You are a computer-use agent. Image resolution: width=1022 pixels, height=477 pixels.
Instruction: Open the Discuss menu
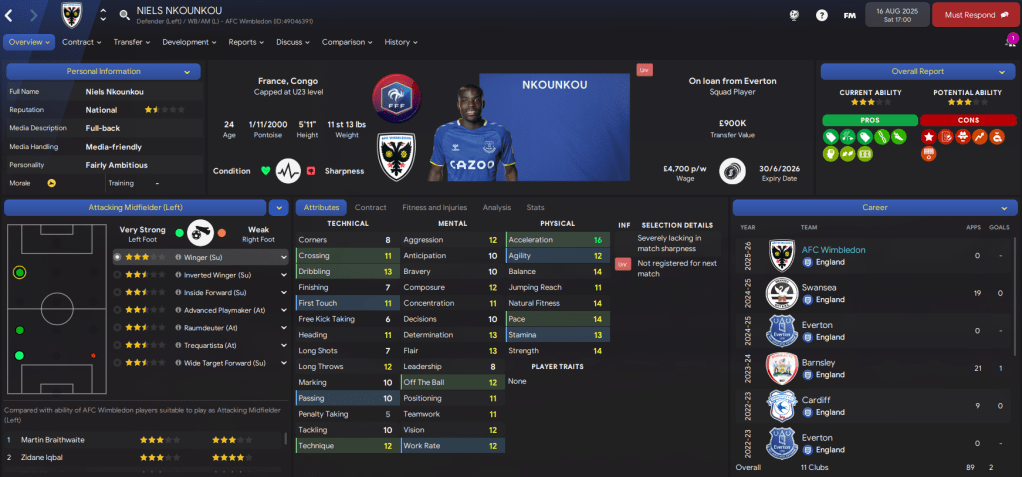click(x=293, y=42)
